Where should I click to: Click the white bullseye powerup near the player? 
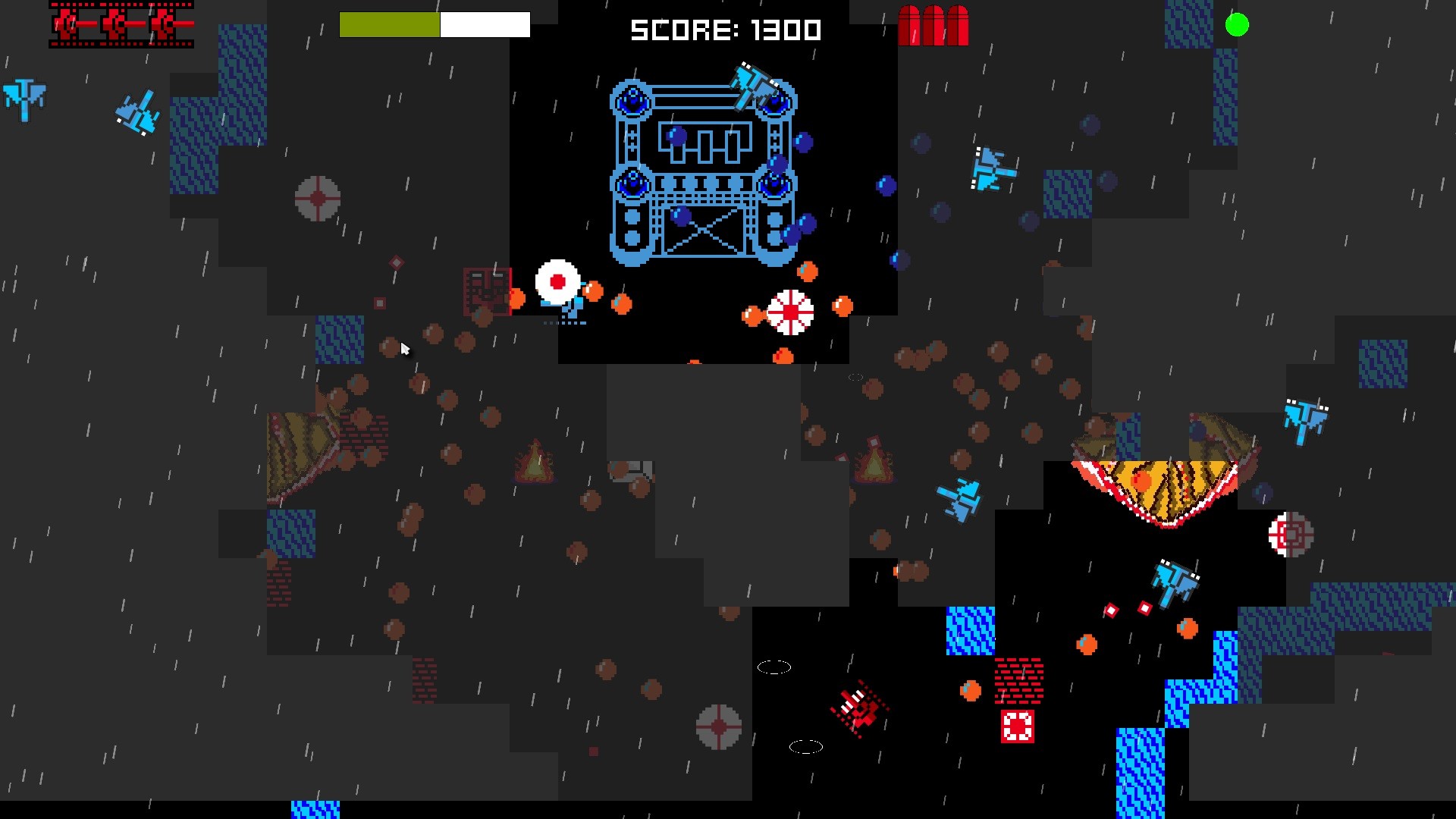pos(557,282)
